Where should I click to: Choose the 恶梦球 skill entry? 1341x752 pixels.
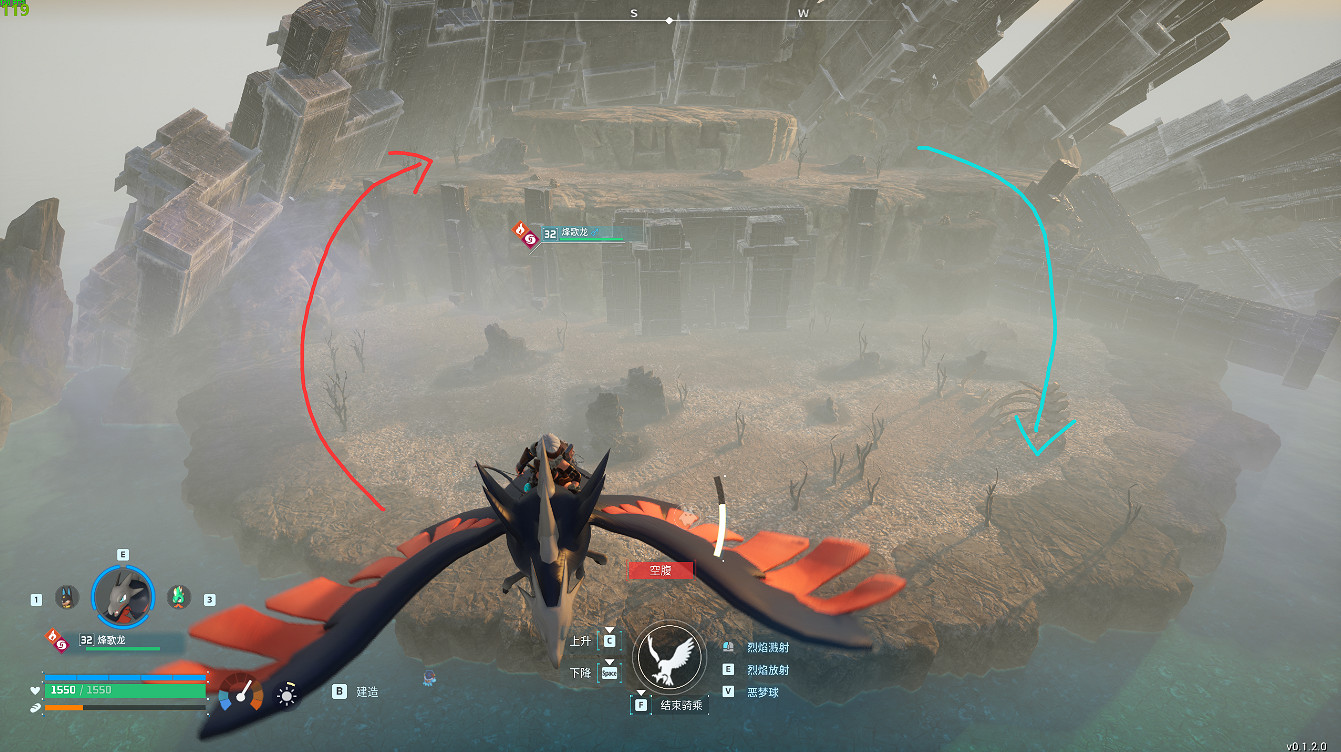(762, 691)
